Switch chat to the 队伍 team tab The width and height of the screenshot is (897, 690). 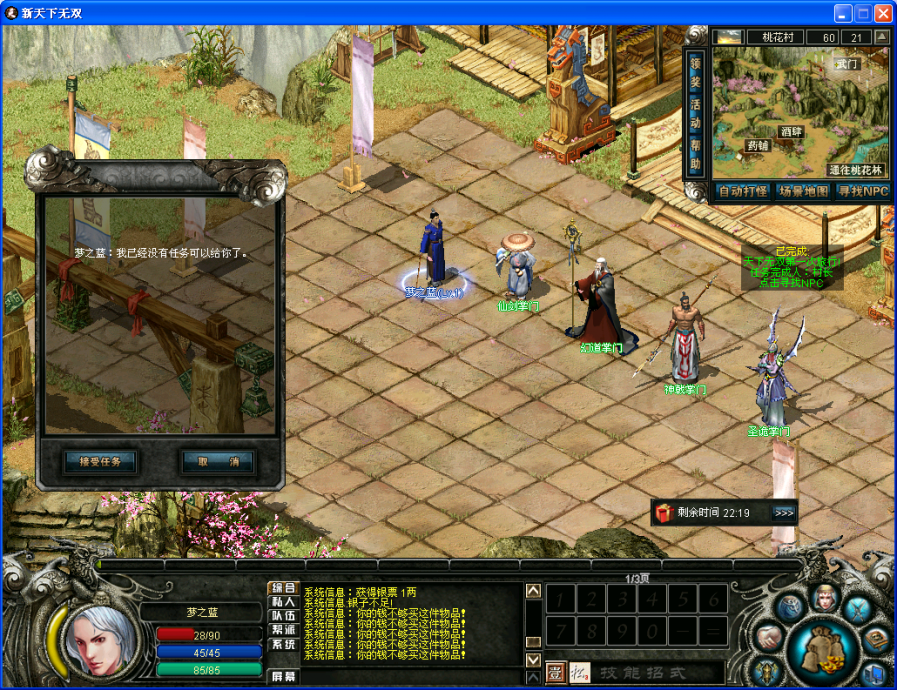coord(283,616)
